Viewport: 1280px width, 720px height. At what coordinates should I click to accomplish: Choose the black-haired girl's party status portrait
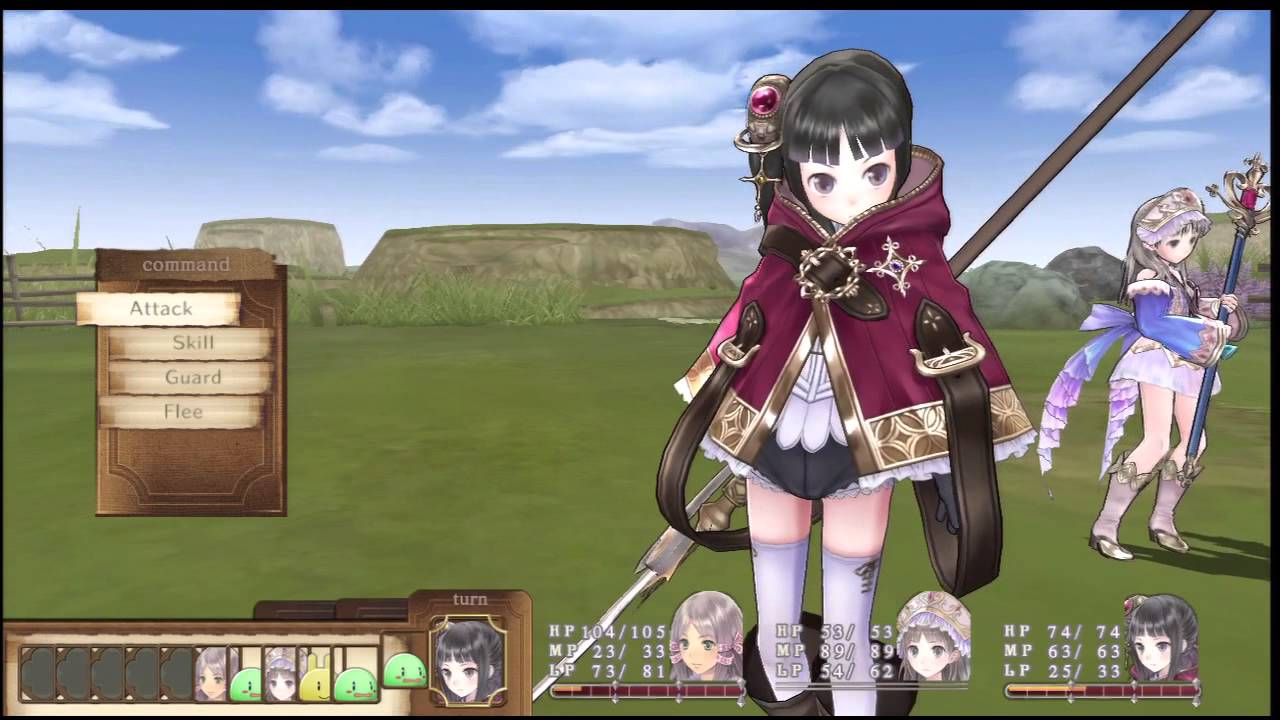point(1161,637)
